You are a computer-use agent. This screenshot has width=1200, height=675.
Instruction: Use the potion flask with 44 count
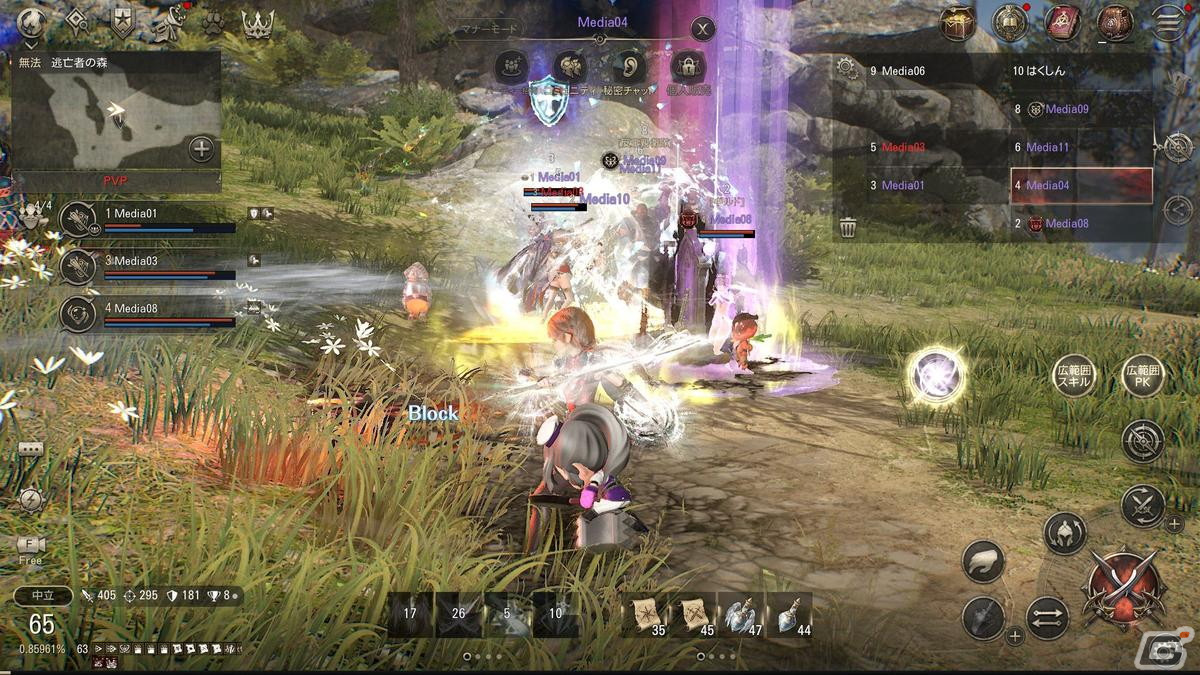[x=789, y=615]
